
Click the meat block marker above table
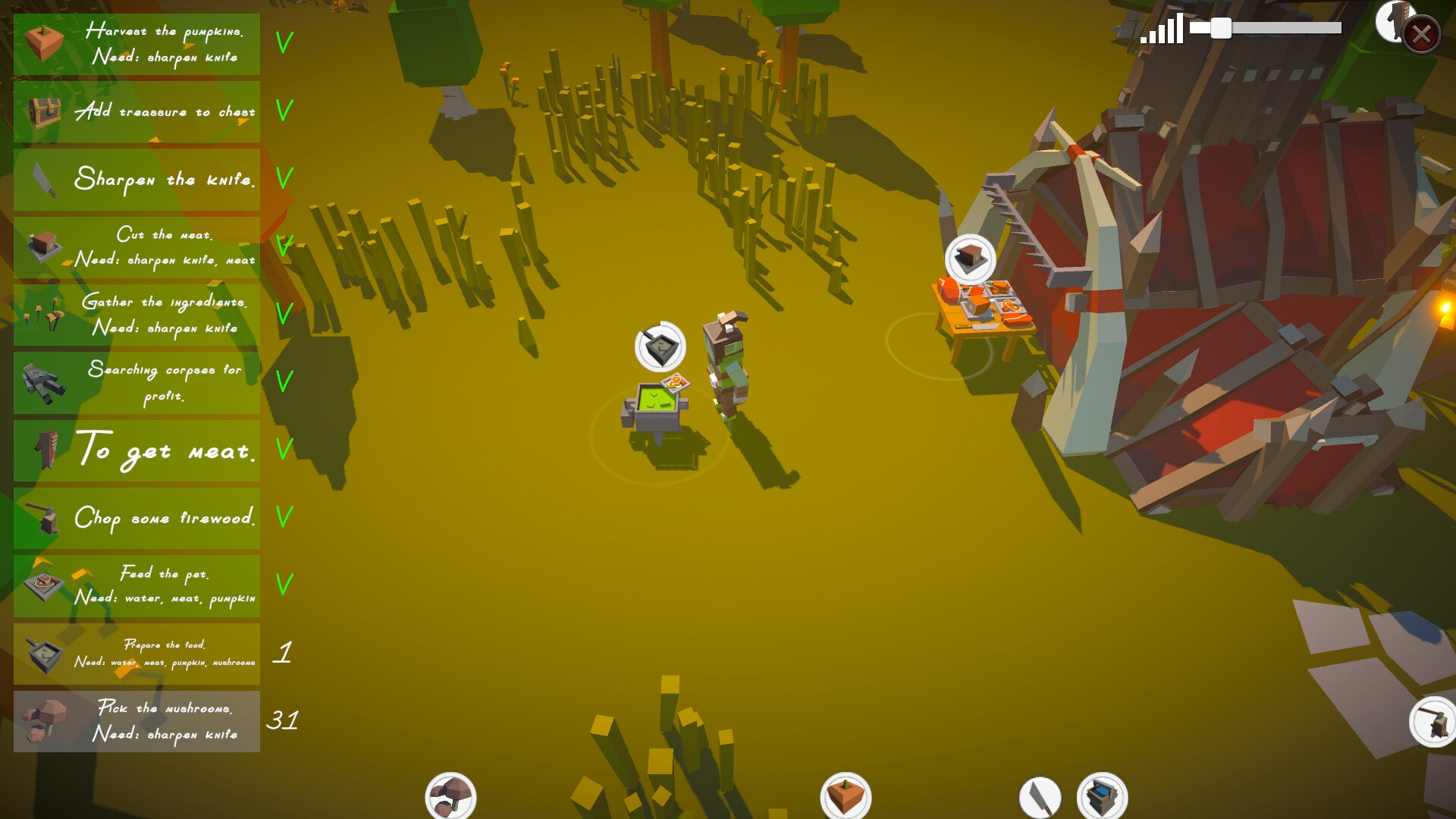click(x=970, y=259)
